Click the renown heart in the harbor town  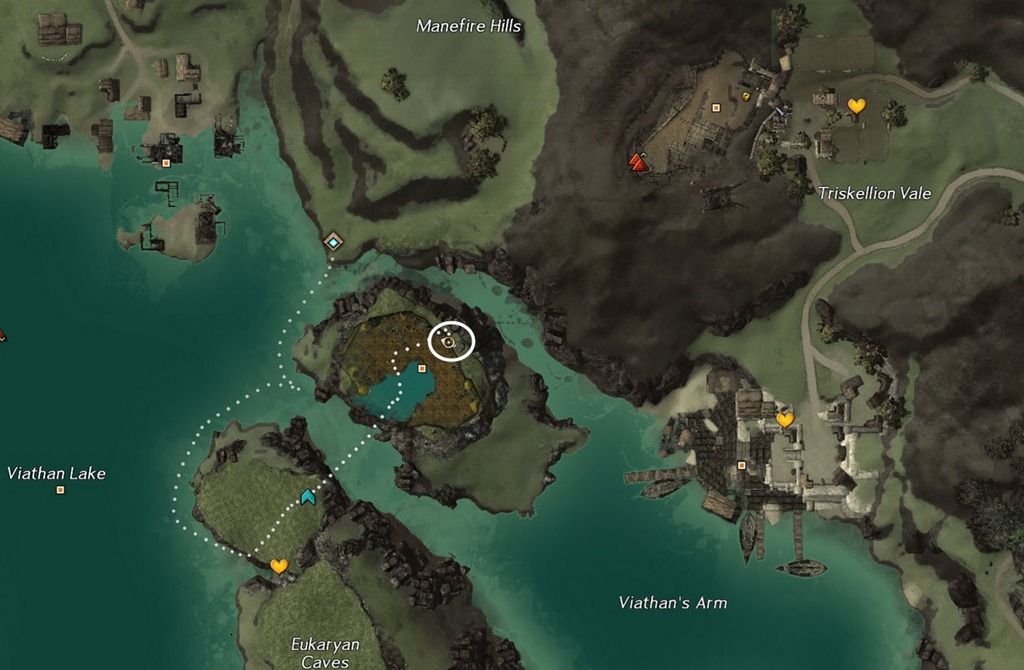coord(785,420)
